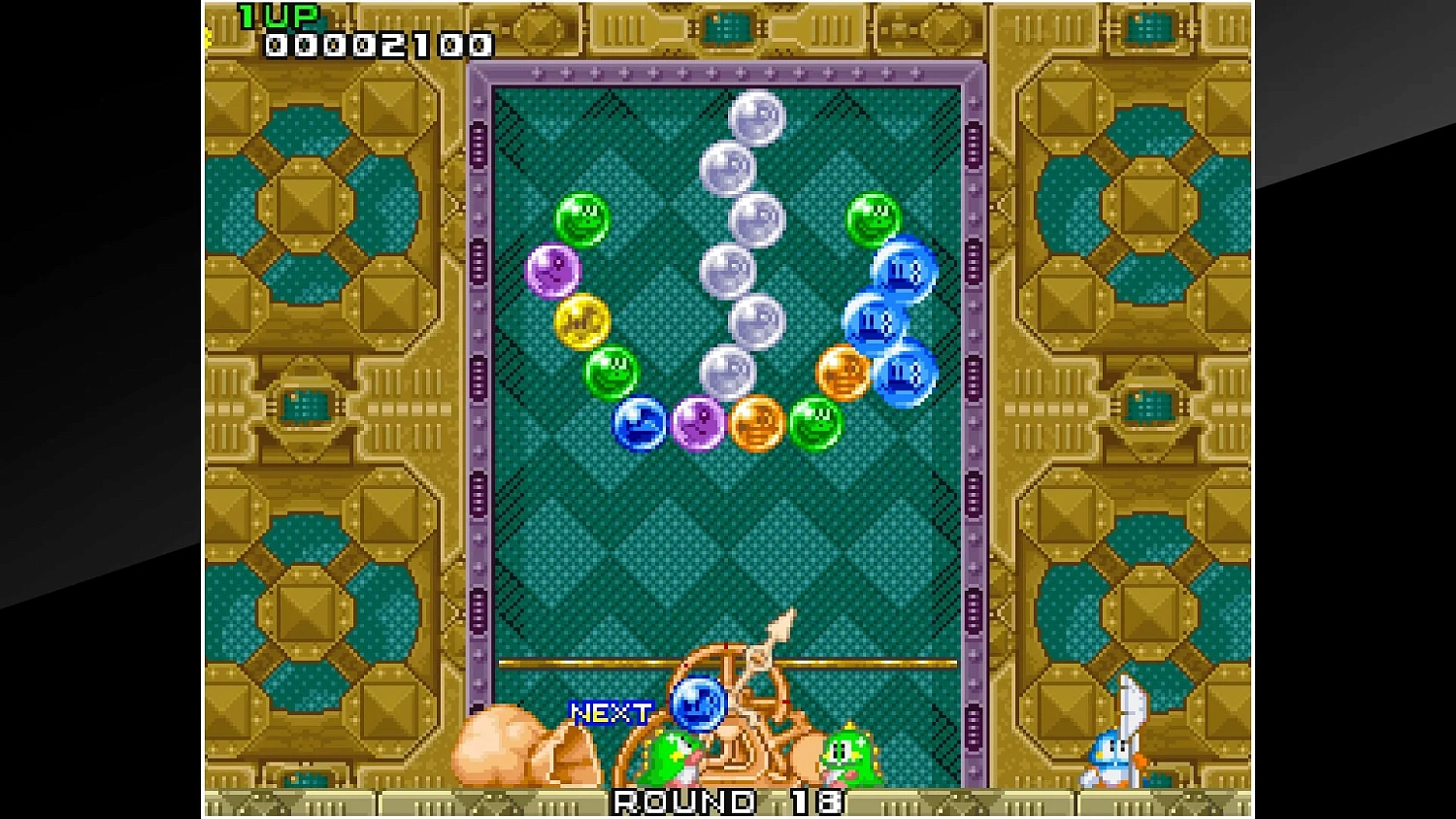Click the 1UP indicator to switch players
This screenshot has width=1456, height=819.
click(x=281, y=15)
